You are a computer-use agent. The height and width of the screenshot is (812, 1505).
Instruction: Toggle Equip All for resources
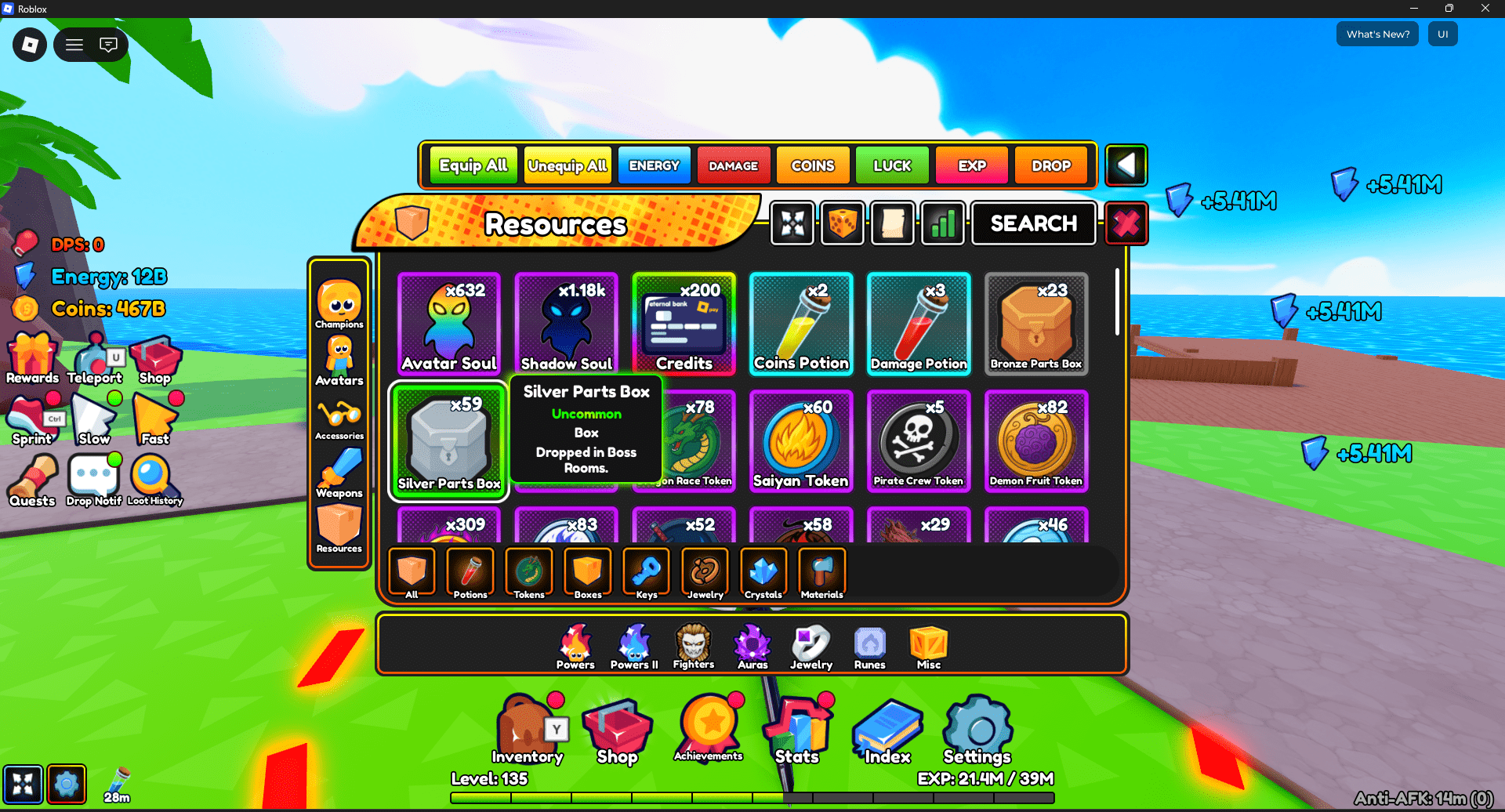[x=472, y=165]
